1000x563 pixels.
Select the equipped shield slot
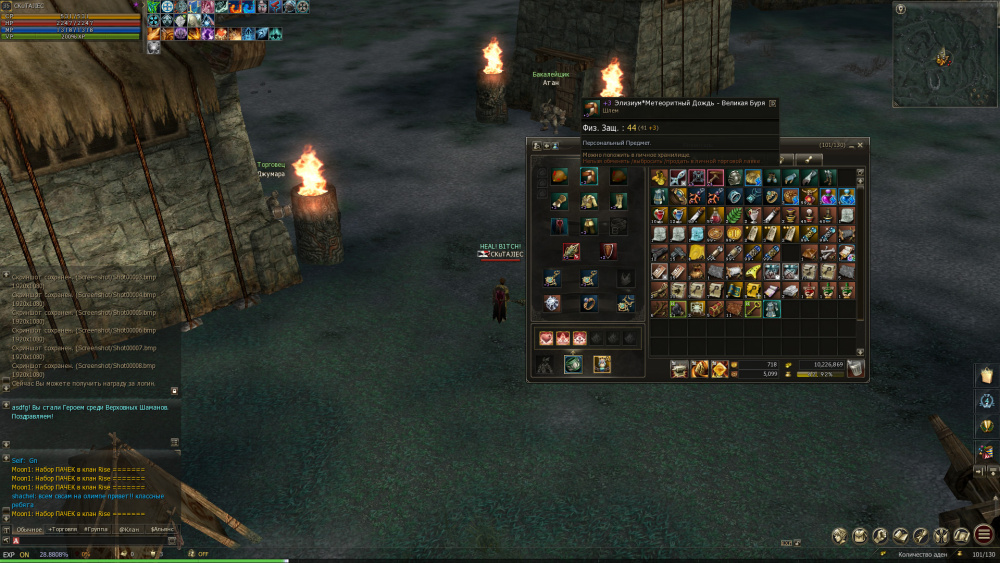coord(608,251)
